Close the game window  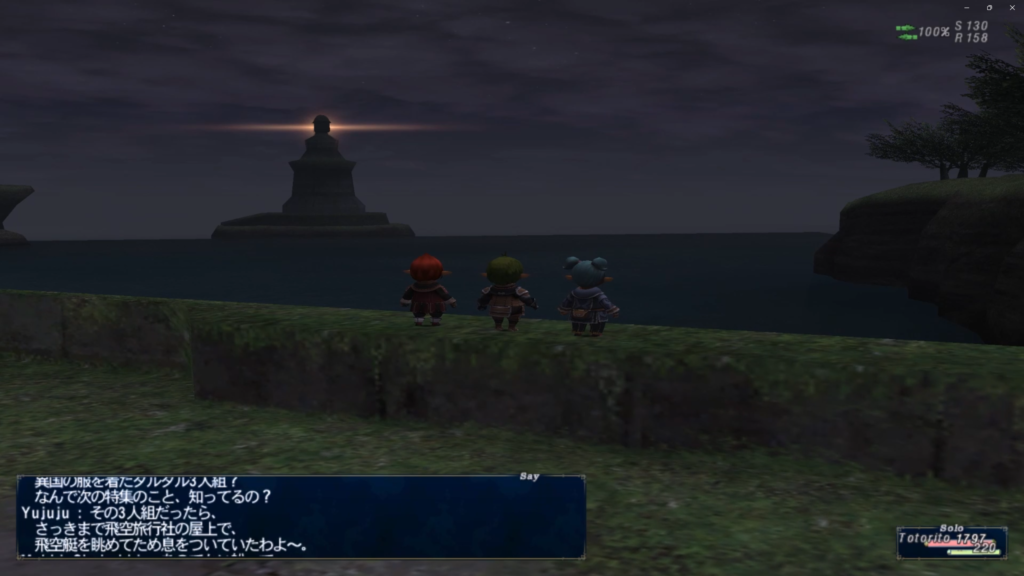click(1012, 7)
